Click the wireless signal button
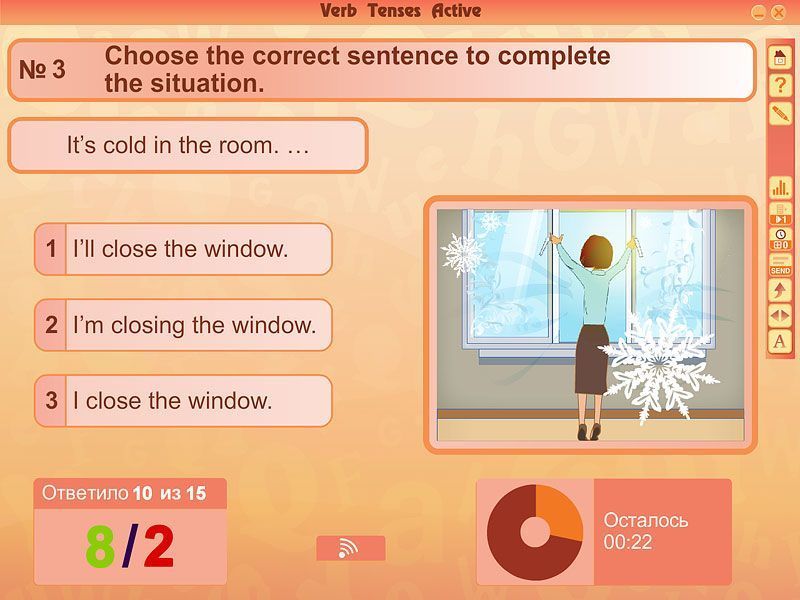The height and width of the screenshot is (600, 800). pos(350,548)
